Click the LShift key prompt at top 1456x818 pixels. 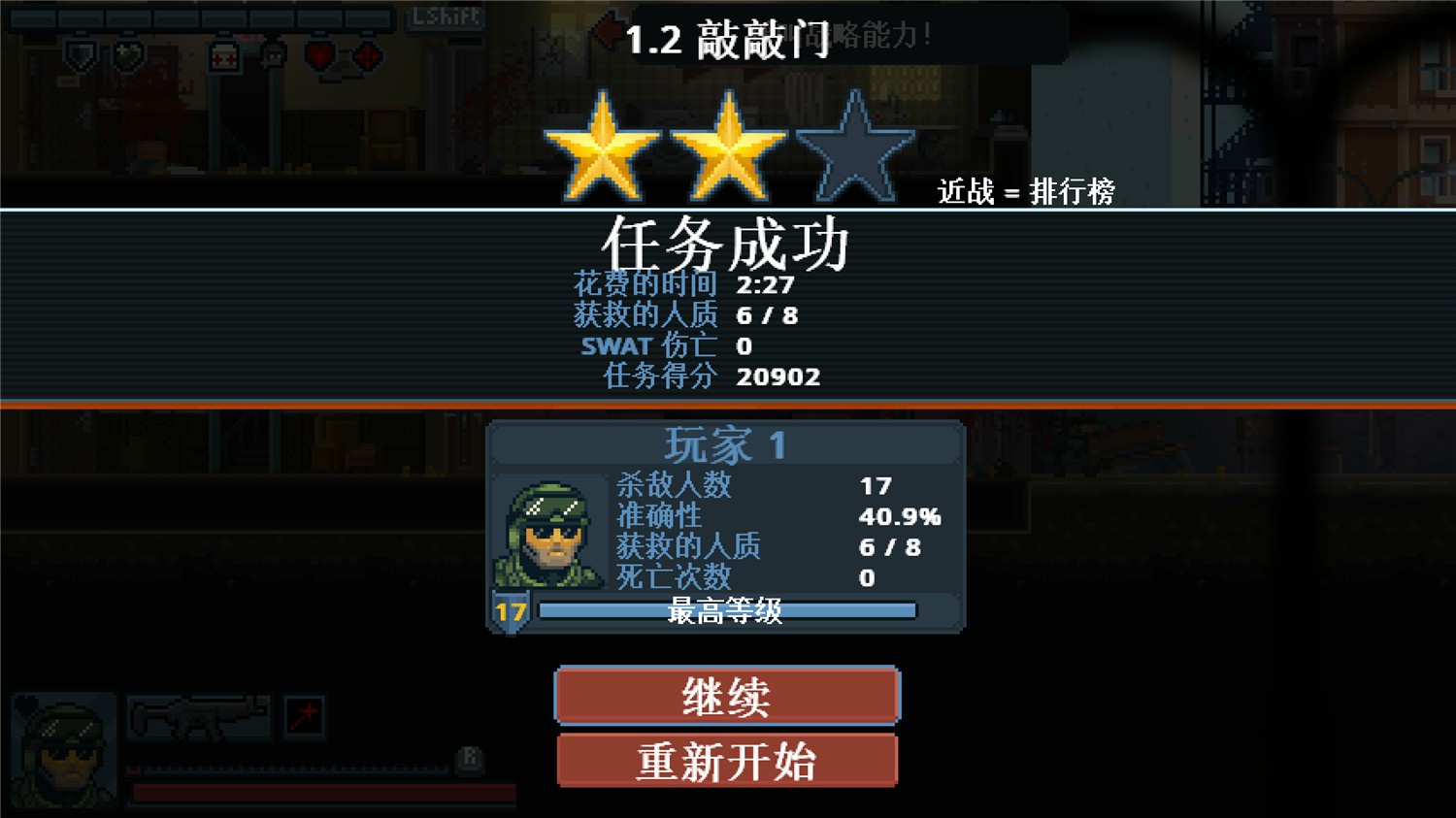[x=447, y=16]
